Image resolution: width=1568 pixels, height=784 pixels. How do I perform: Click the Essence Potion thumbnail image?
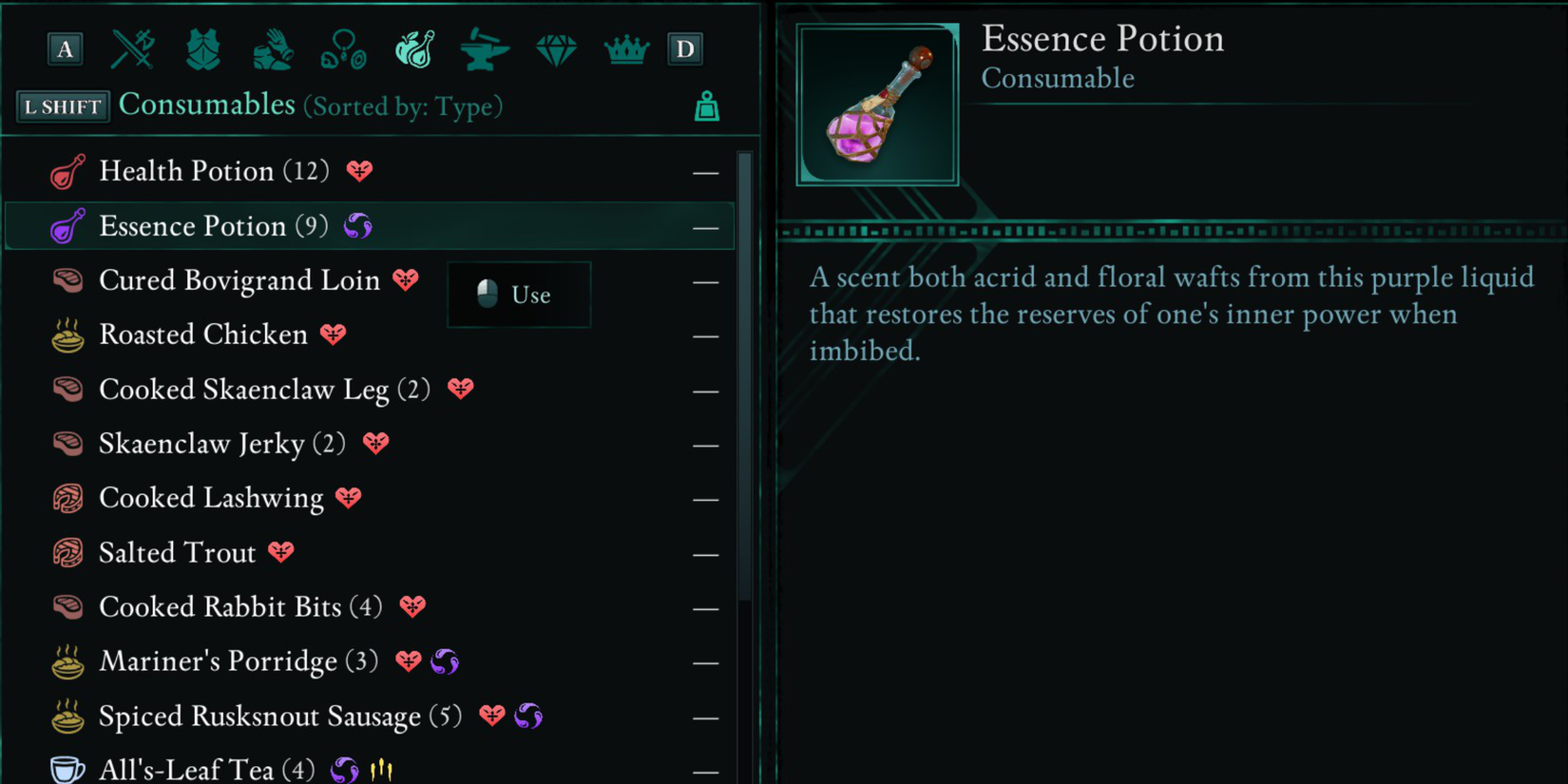pyautogui.click(x=876, y=105)
